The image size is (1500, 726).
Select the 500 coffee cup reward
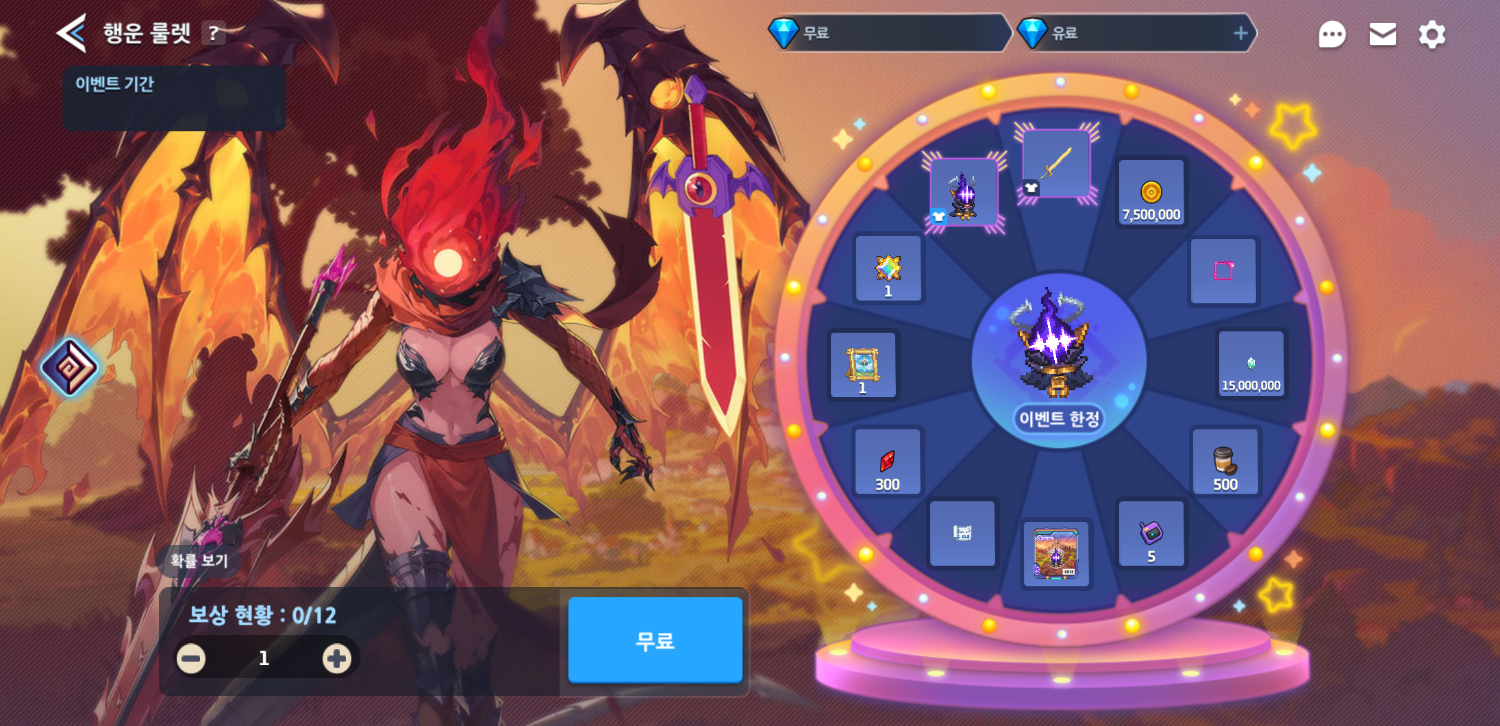(x=1225, y=463)
